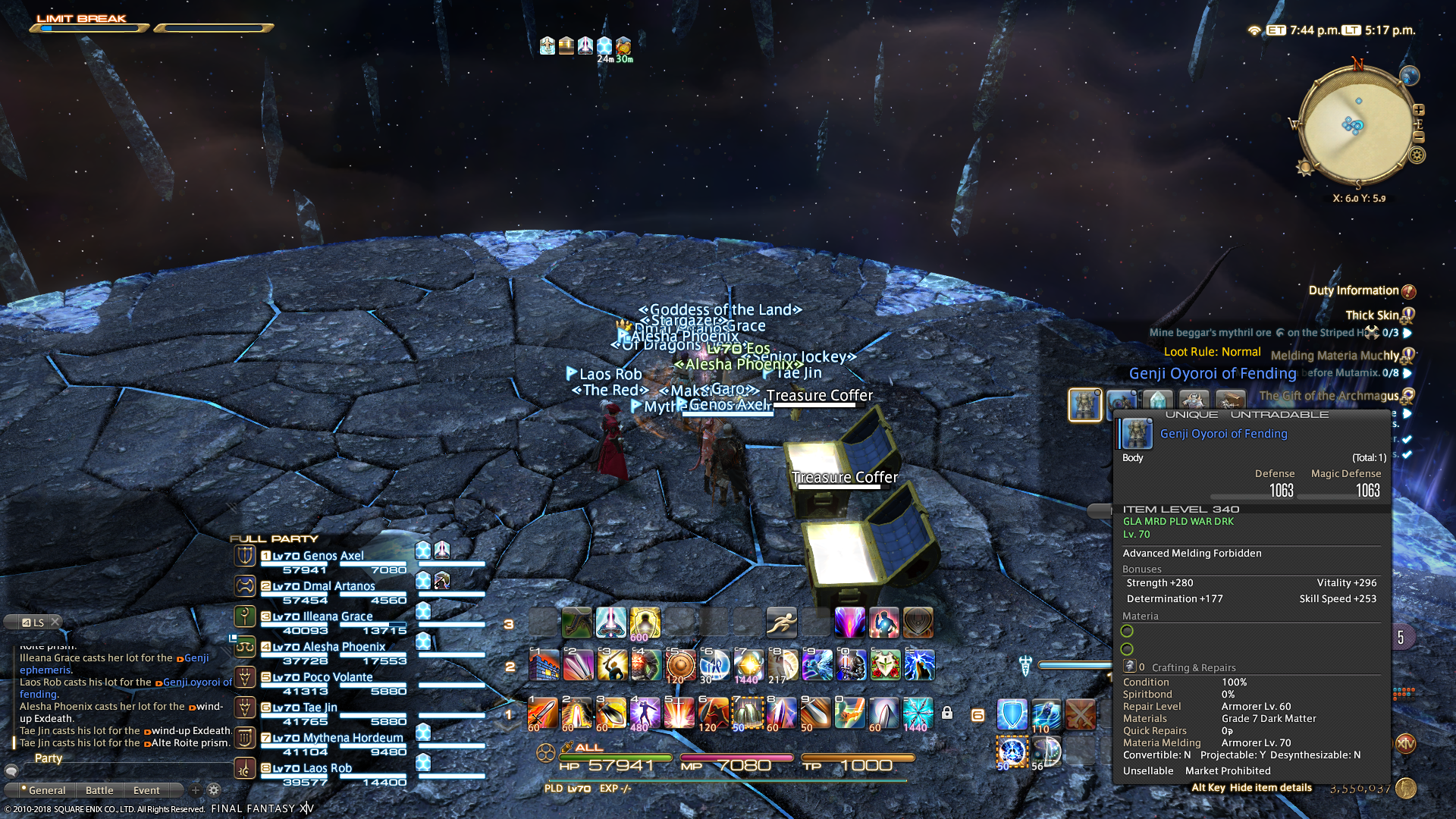This screenshot has width=1456, height=819.
Task: Use the teal snowflake burst ability
Action: coord(918,714)
